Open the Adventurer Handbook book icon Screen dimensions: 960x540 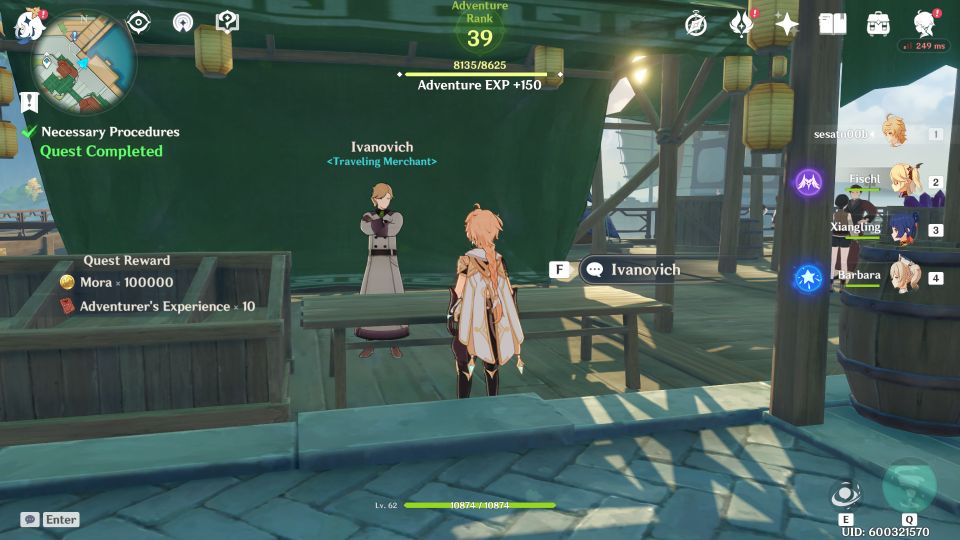[832, 24]
